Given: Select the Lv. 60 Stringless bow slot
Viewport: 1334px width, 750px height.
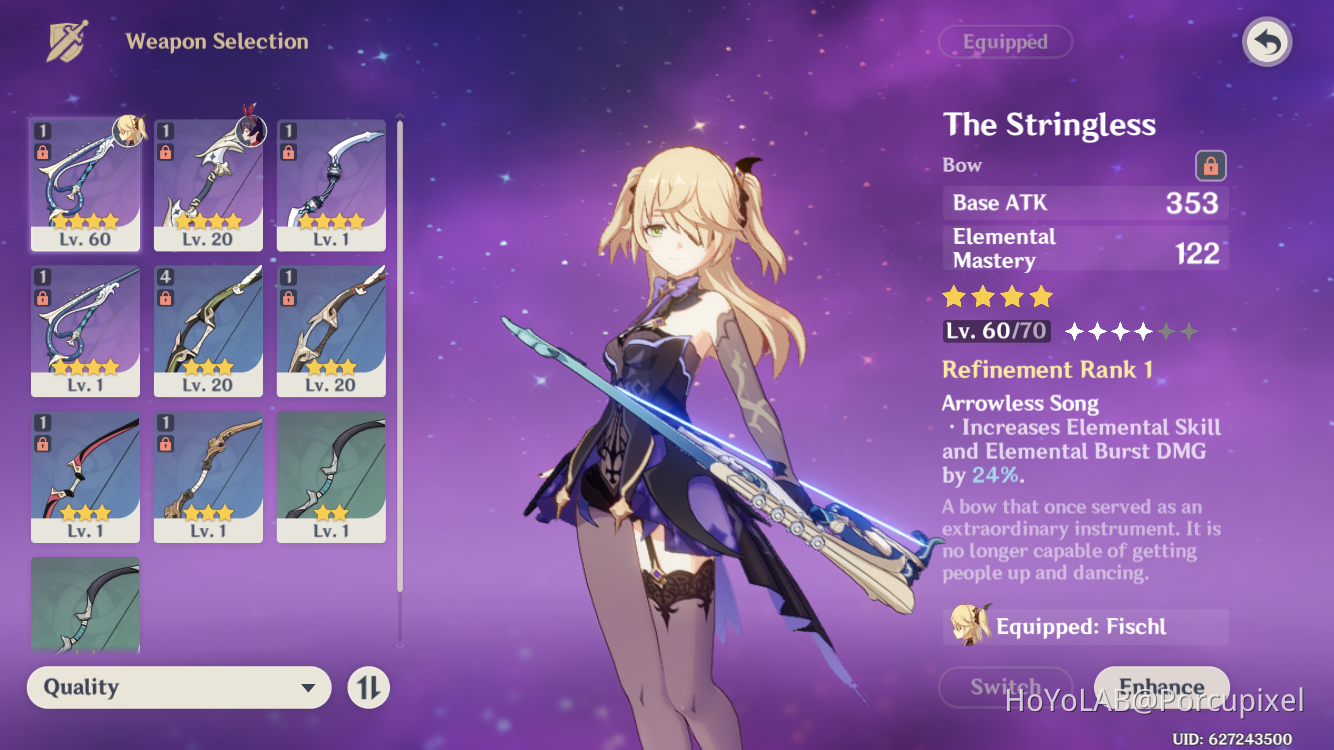Looking at the screenshot, I should [86, 185].
